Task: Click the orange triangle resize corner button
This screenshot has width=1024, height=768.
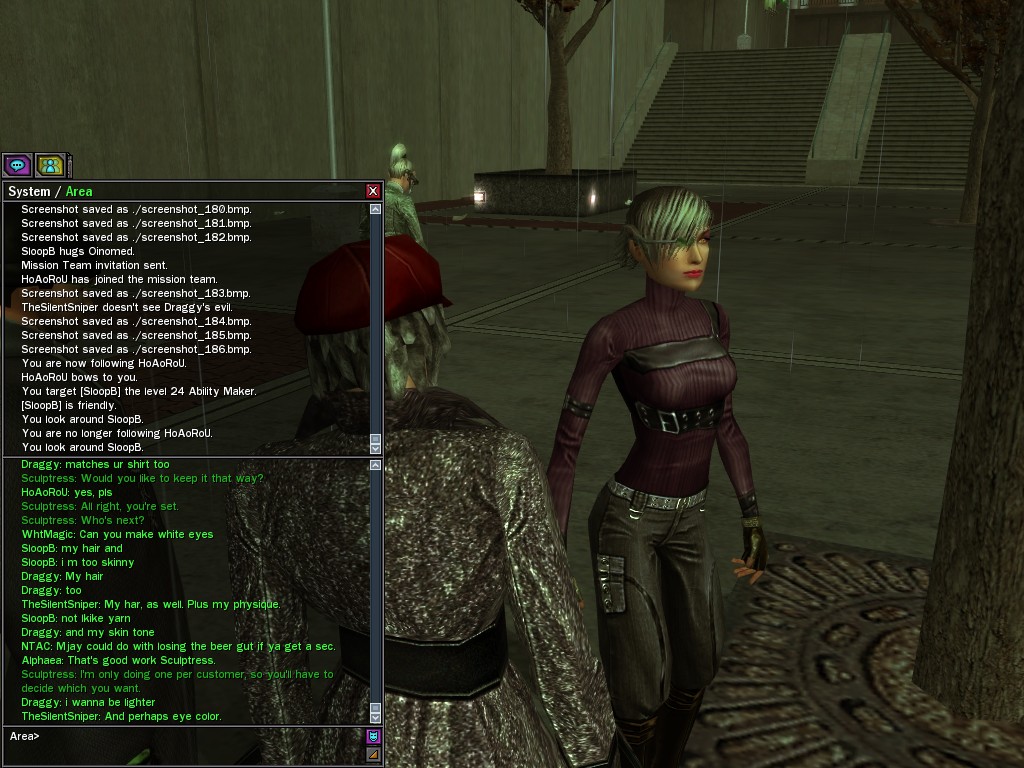Action: (374, 754)
